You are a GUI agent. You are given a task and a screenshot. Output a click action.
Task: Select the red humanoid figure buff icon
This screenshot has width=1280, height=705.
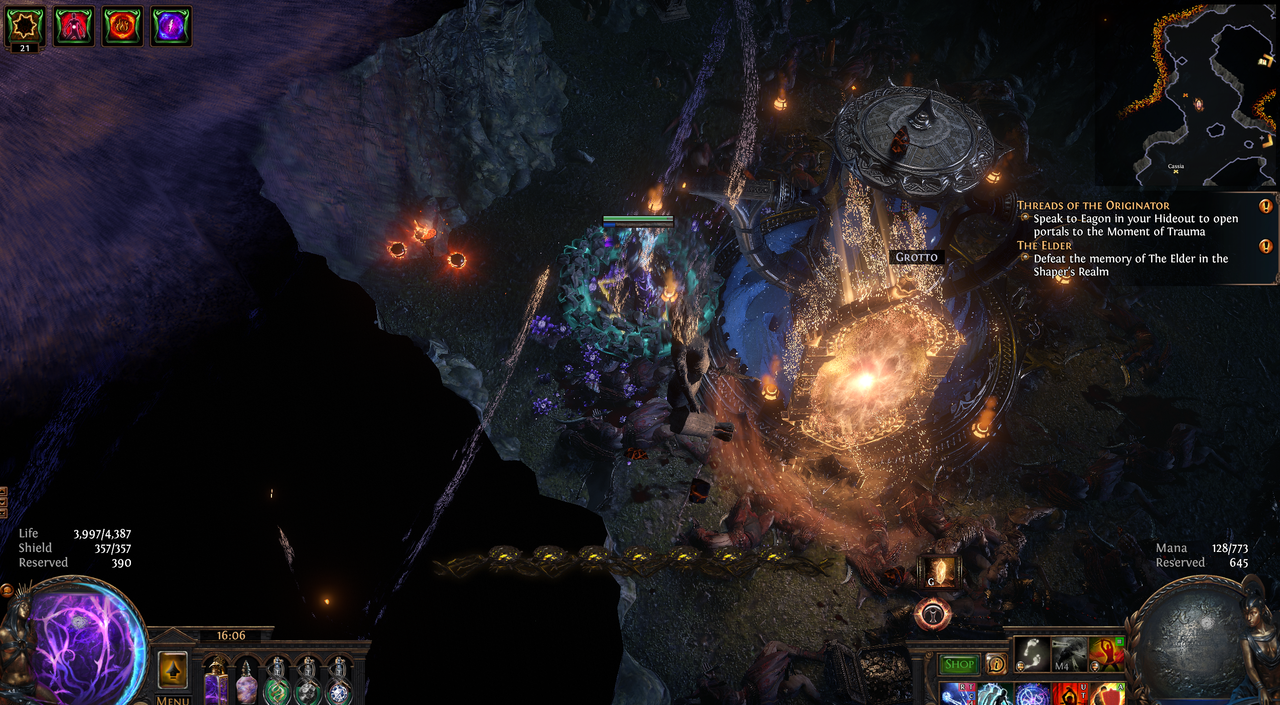73,25
